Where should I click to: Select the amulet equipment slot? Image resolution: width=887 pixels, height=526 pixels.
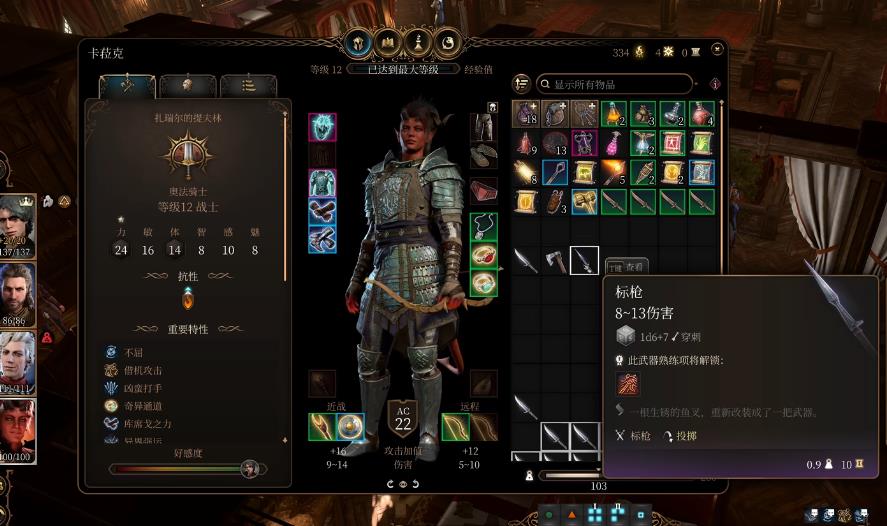(484, 226)
